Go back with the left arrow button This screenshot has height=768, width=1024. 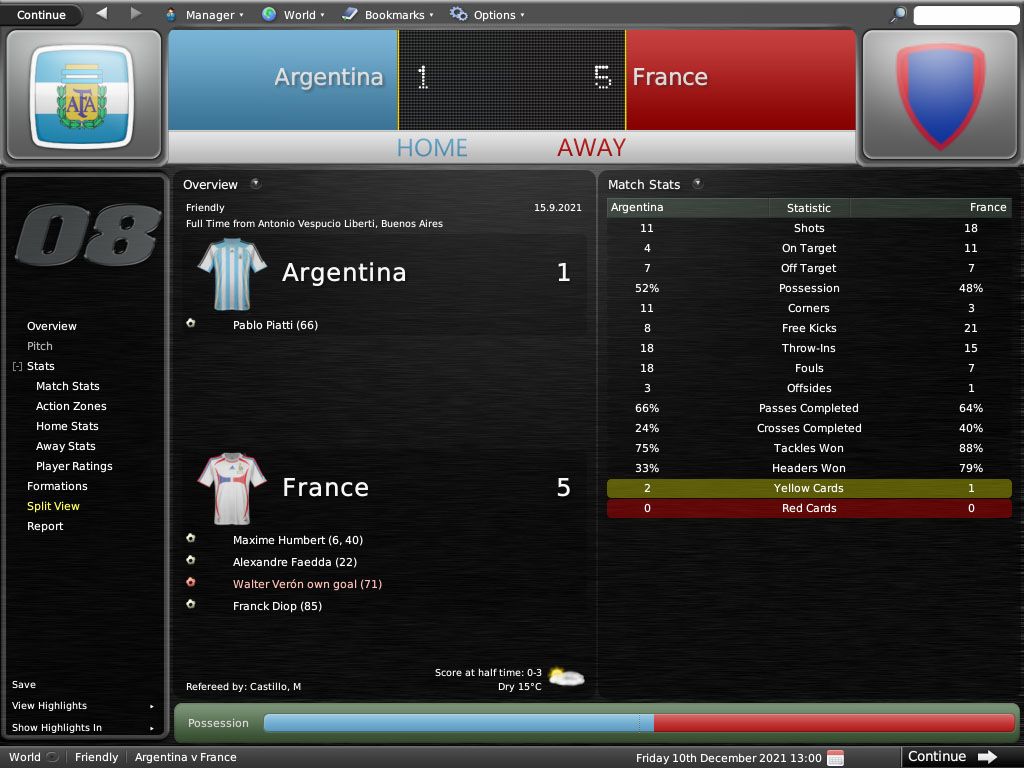(102, 14)
